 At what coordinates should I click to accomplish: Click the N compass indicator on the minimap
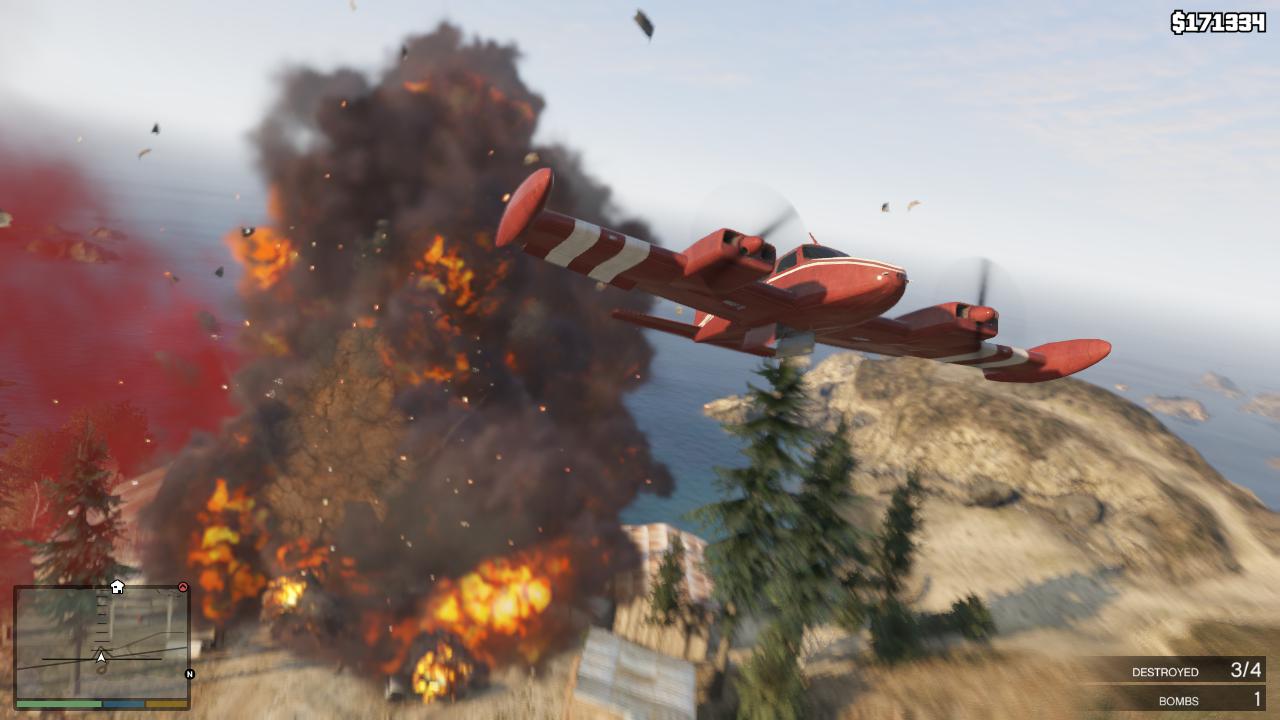[189, 673]
